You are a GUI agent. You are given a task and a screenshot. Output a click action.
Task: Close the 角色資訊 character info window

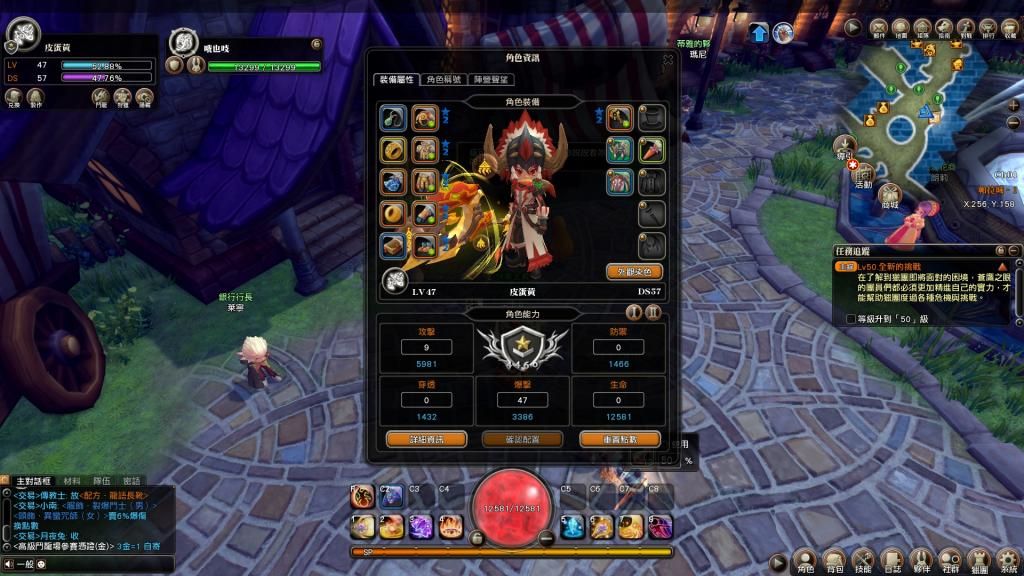click(x=668, y=59)
